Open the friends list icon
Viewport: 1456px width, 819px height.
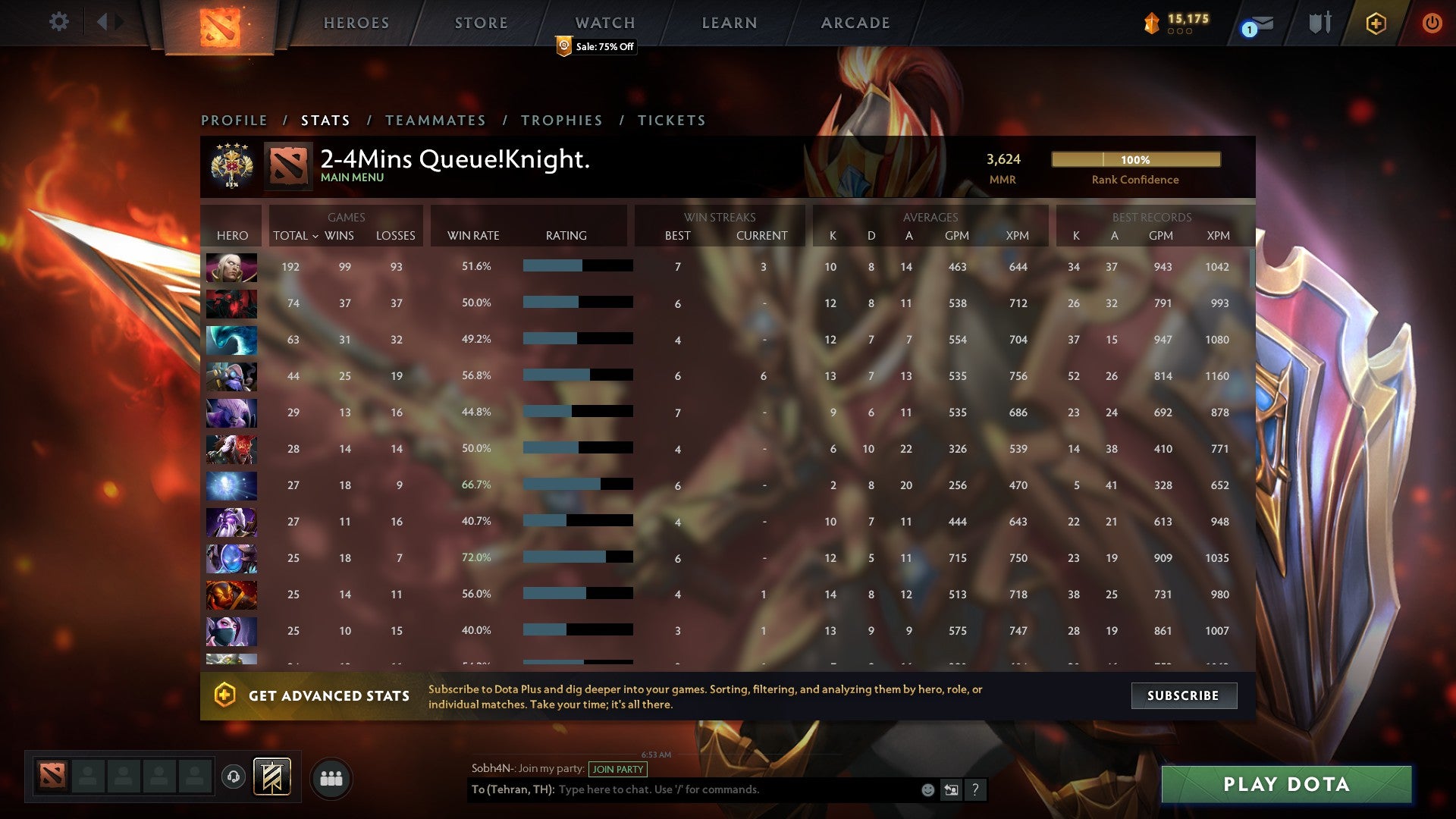pos(331,777)
